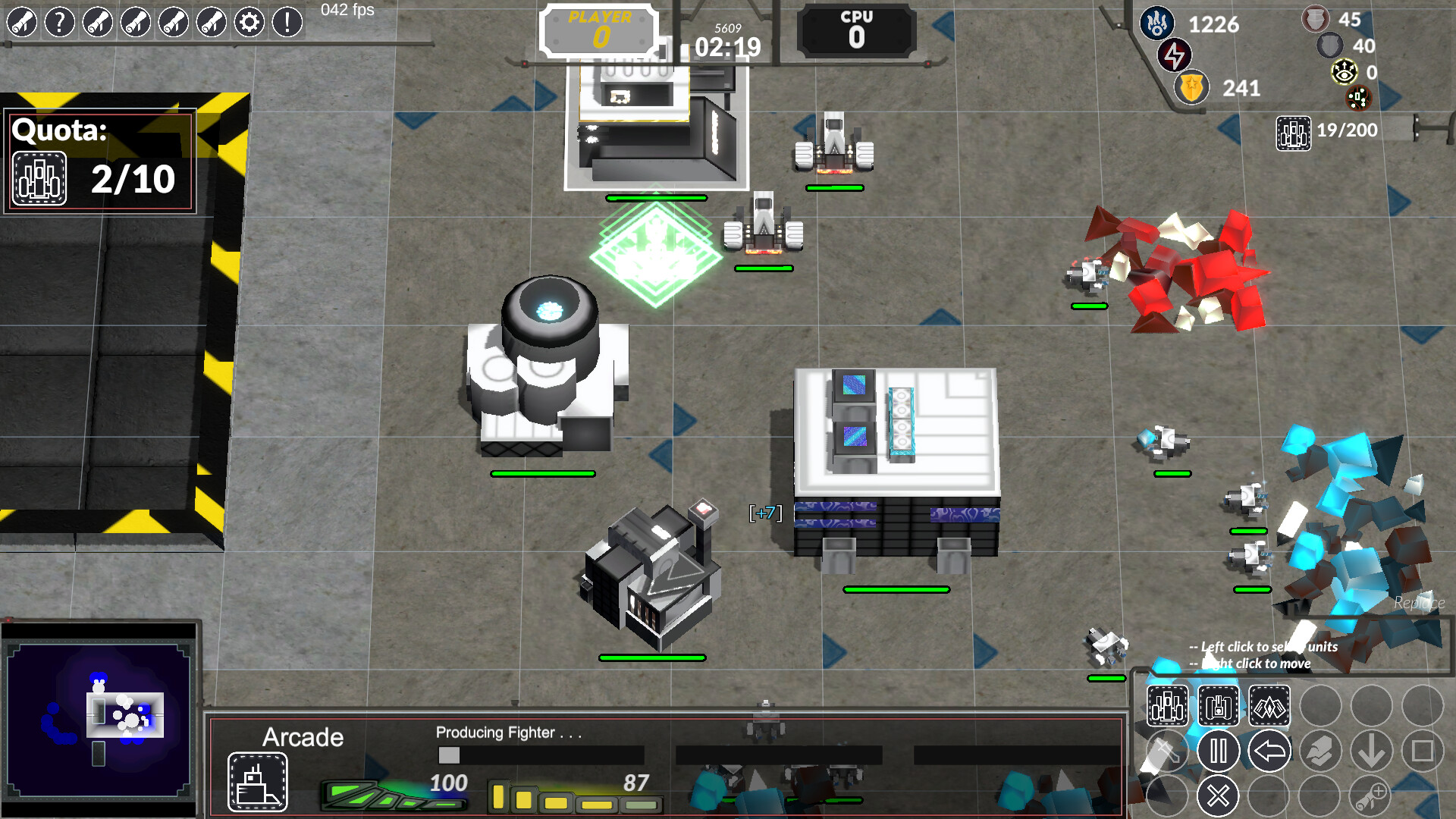
Task: Click the minimap in the corner
Action: pos(99,719)
